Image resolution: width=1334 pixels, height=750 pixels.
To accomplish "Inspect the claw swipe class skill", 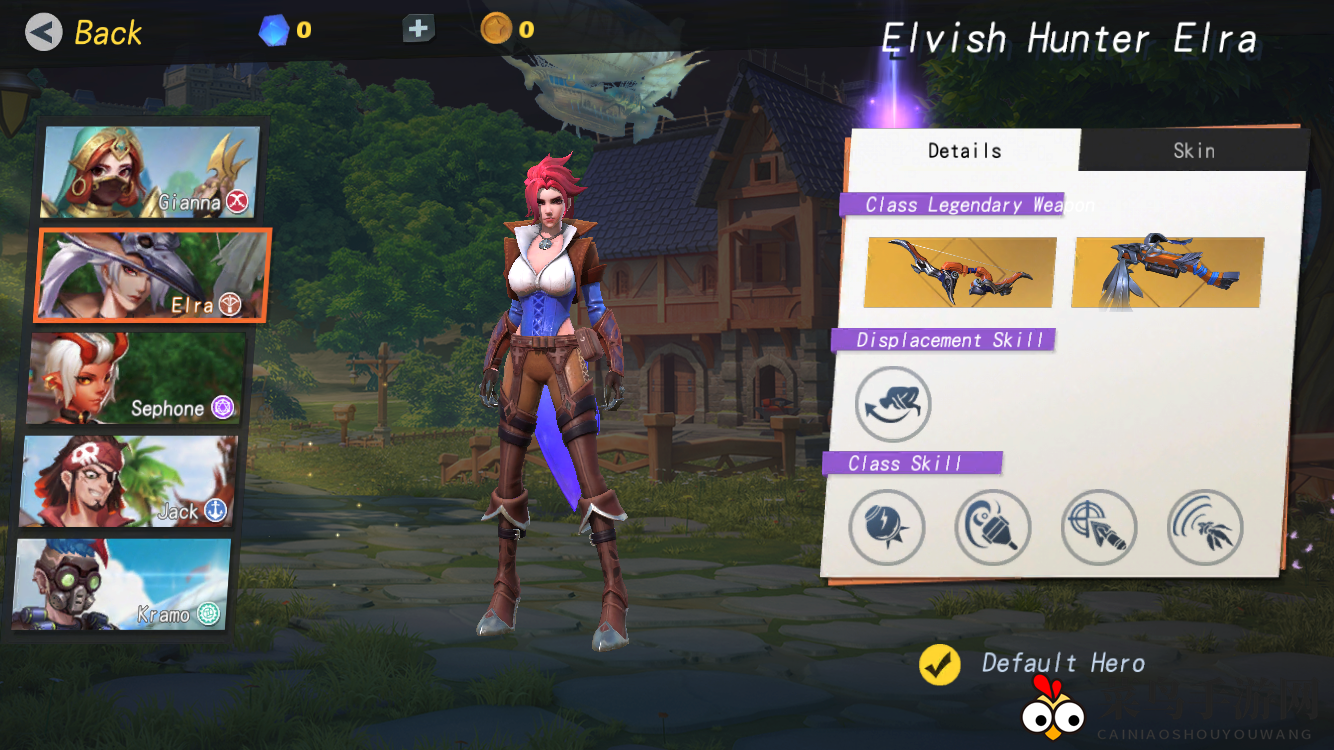I will point(1205,527).
